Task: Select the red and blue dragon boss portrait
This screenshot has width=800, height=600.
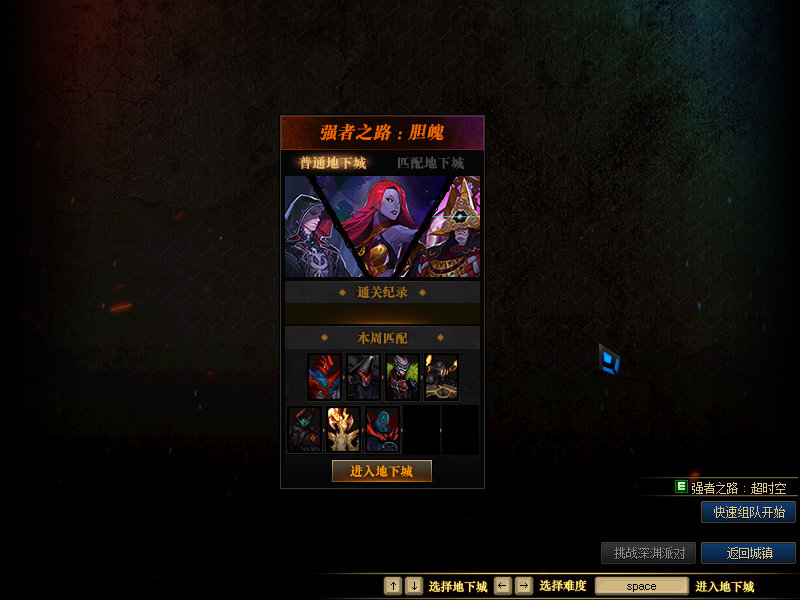Action: tap(324, 377)
